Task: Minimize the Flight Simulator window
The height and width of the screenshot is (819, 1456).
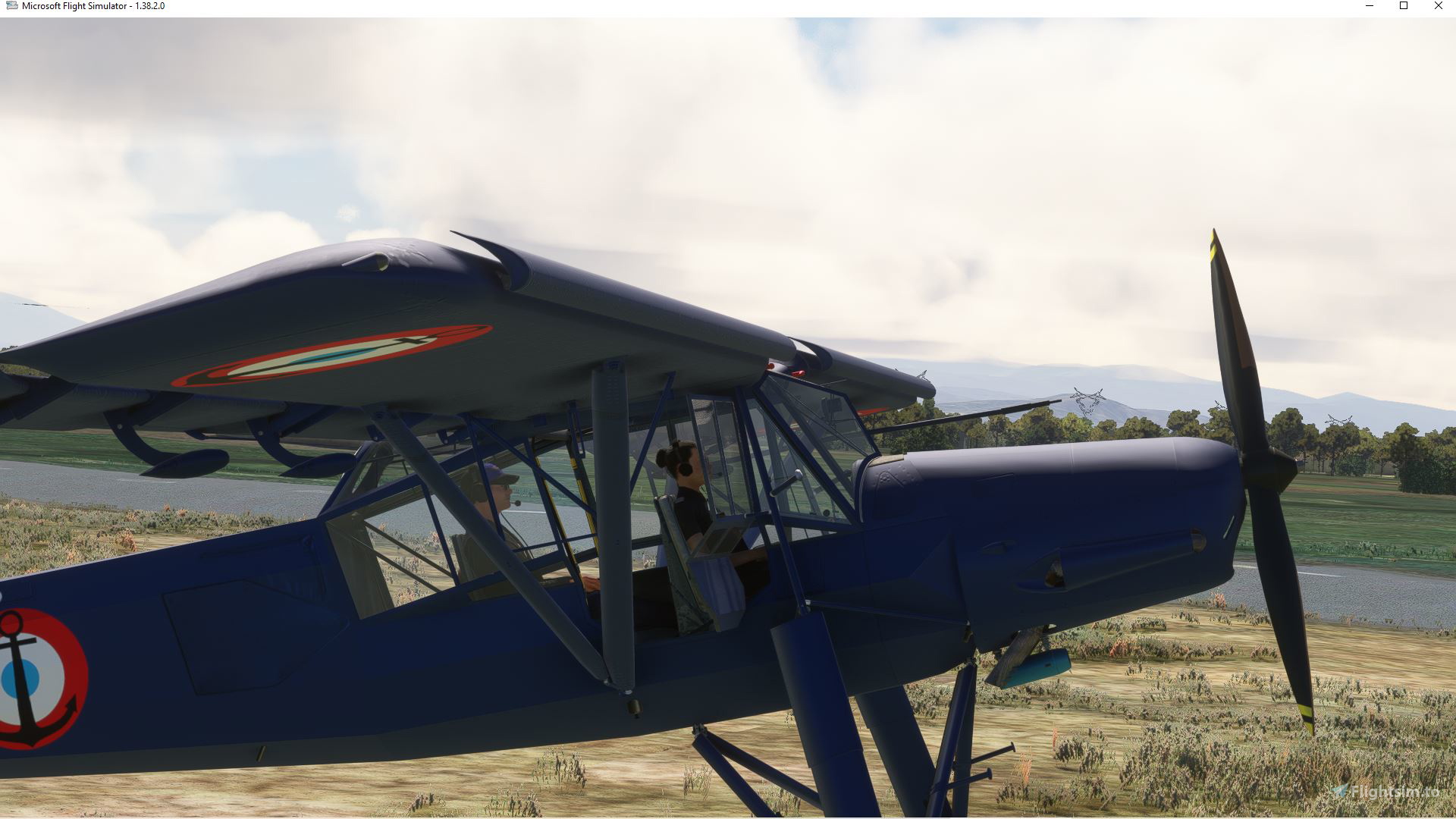Action: tap(1370, 6)
